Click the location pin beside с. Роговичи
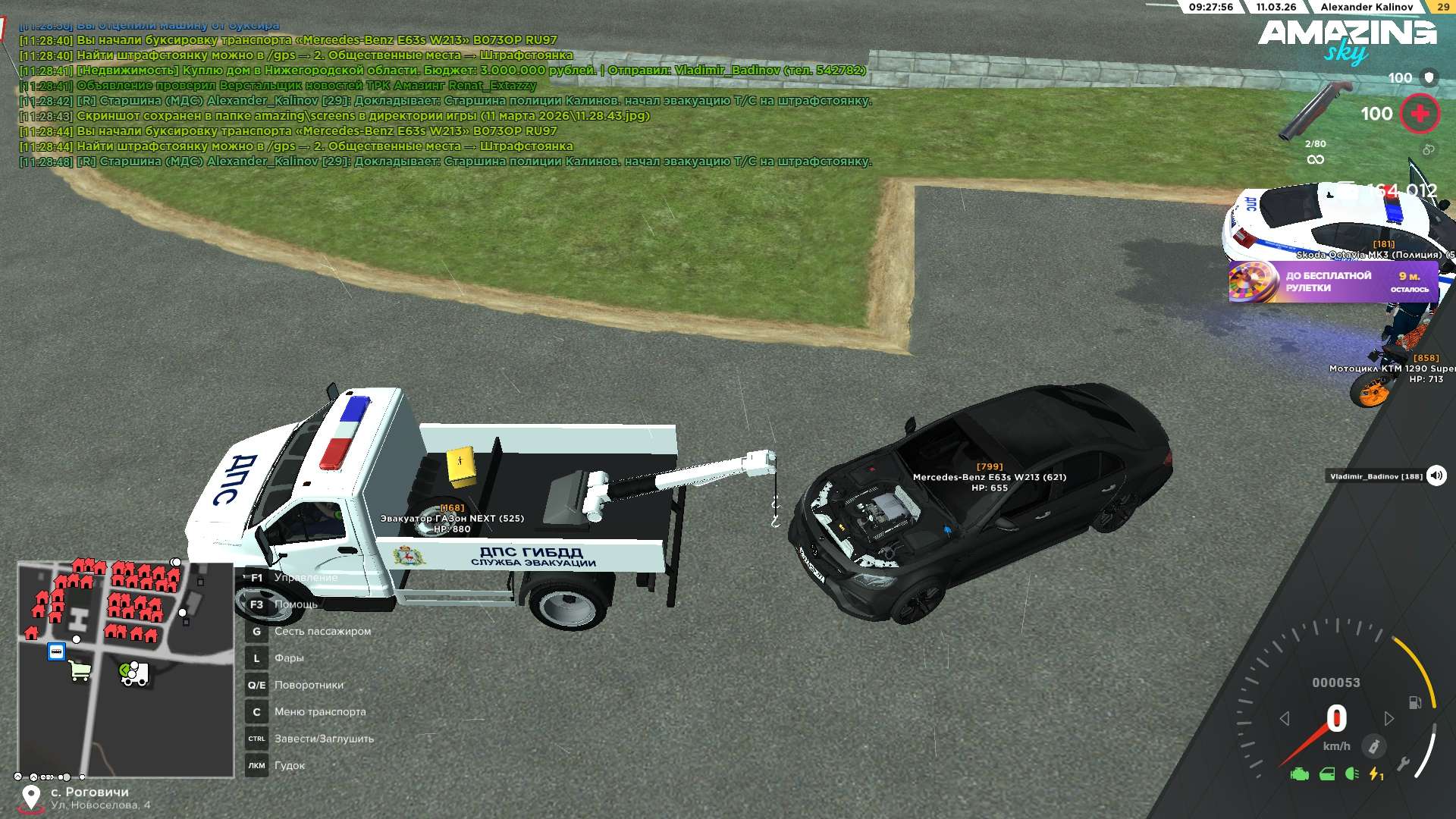1456x819 pixels. point(31,797)
